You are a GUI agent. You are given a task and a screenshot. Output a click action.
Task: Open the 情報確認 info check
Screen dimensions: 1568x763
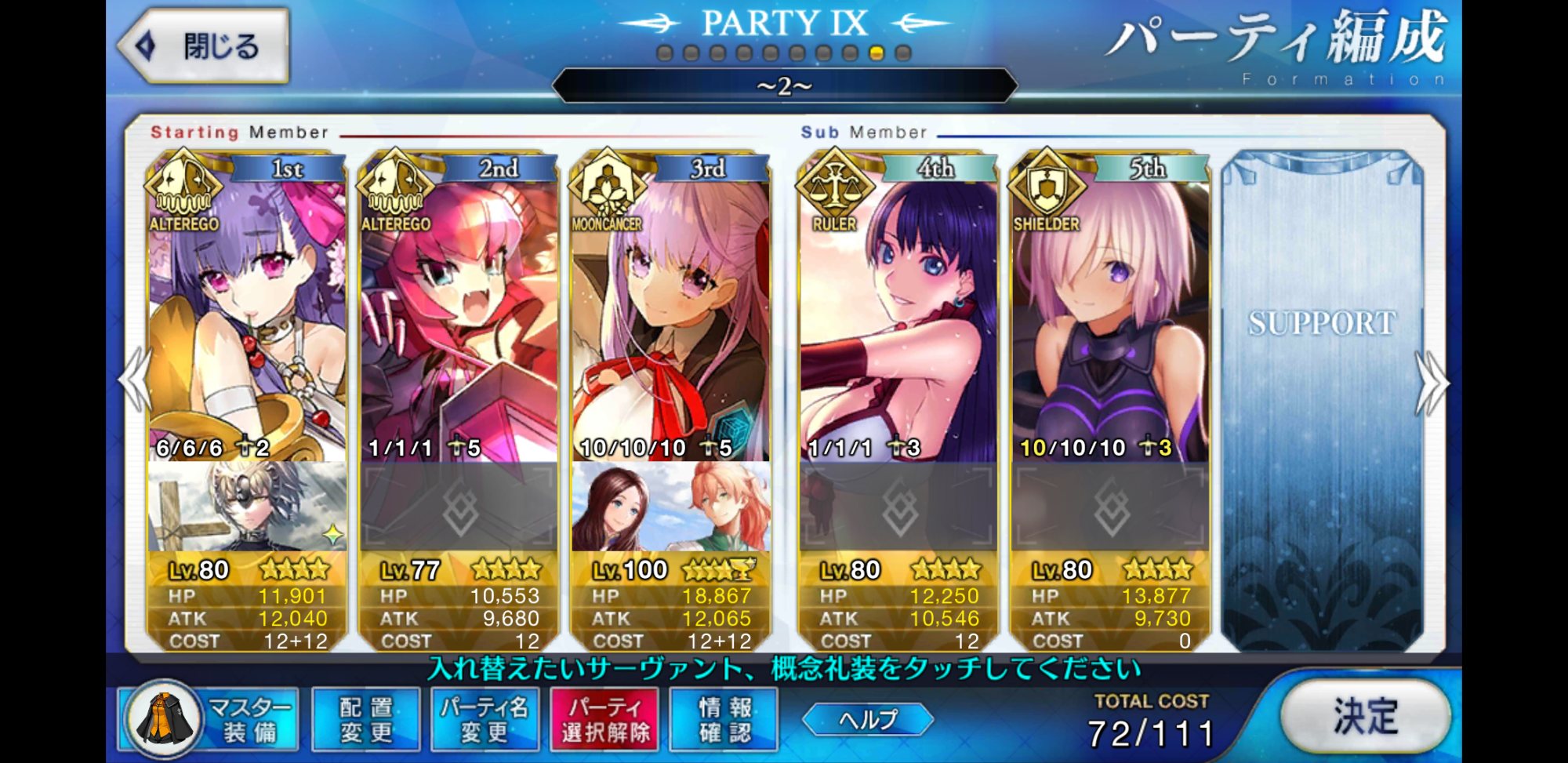pyautogui.click(x=724, y=719)
